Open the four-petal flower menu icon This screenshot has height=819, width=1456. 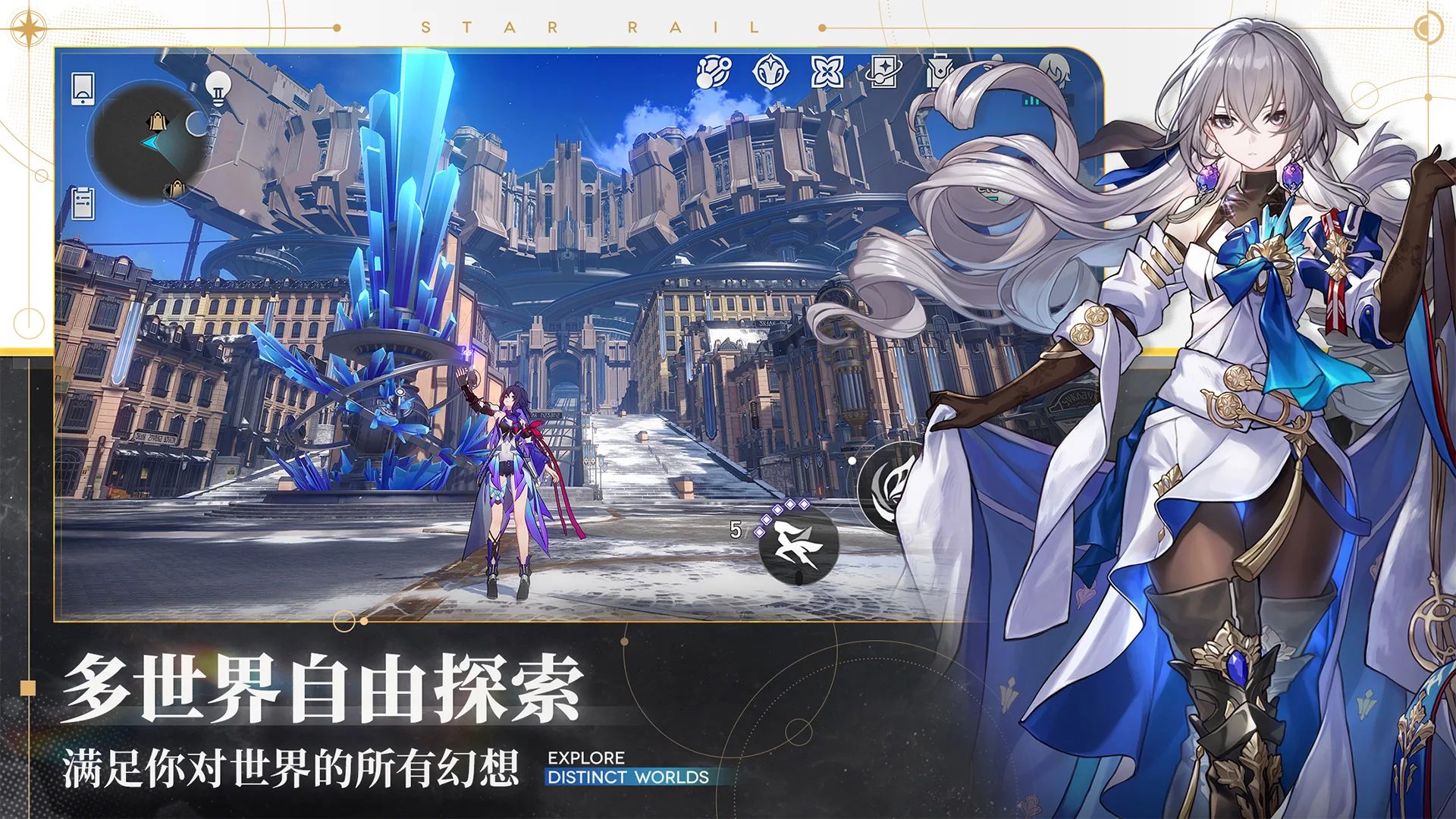coord(827,72)
